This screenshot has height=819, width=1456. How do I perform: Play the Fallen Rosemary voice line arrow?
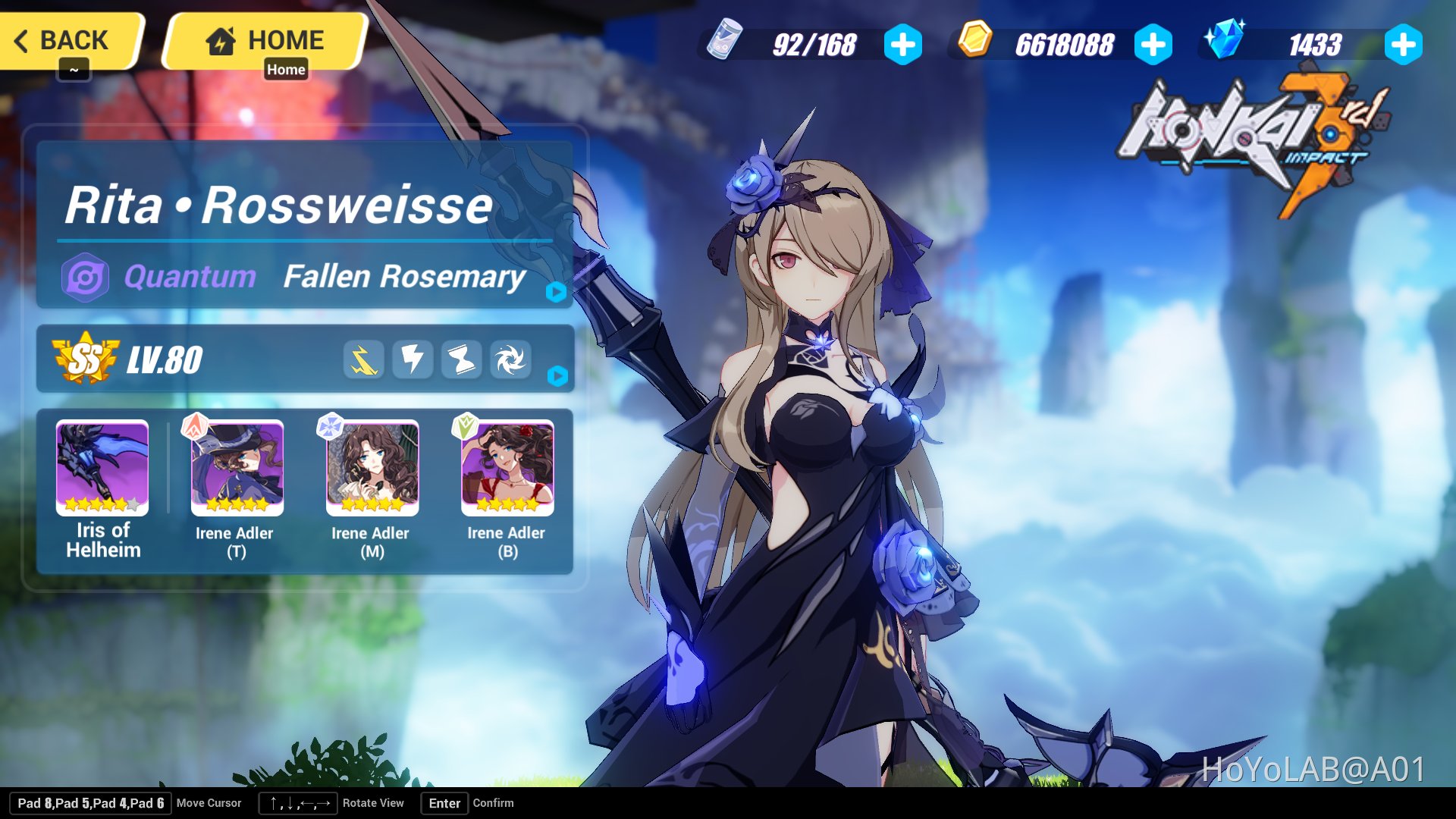click(557, 293)
